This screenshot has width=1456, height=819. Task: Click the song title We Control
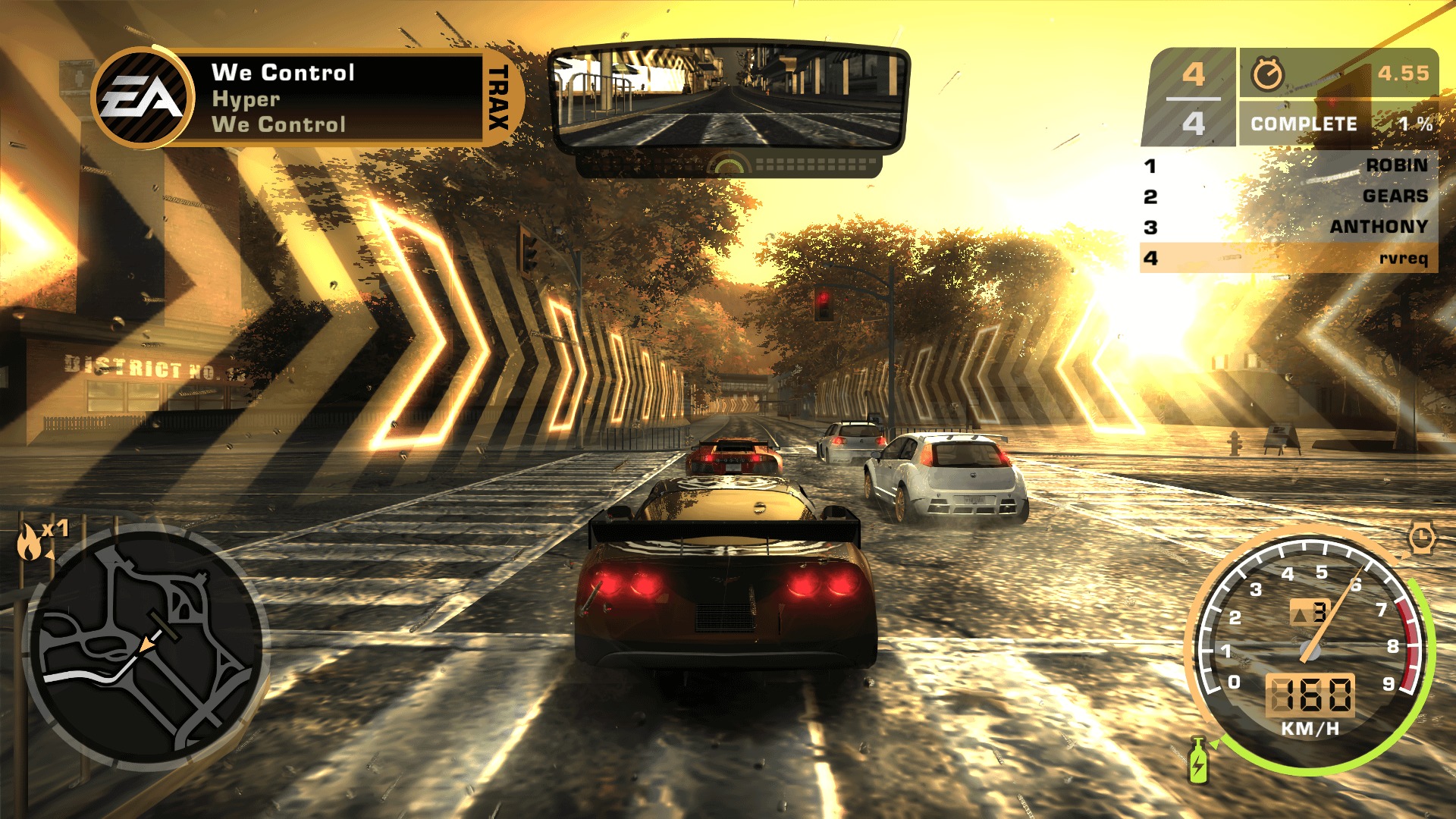(x=284, y=73)
